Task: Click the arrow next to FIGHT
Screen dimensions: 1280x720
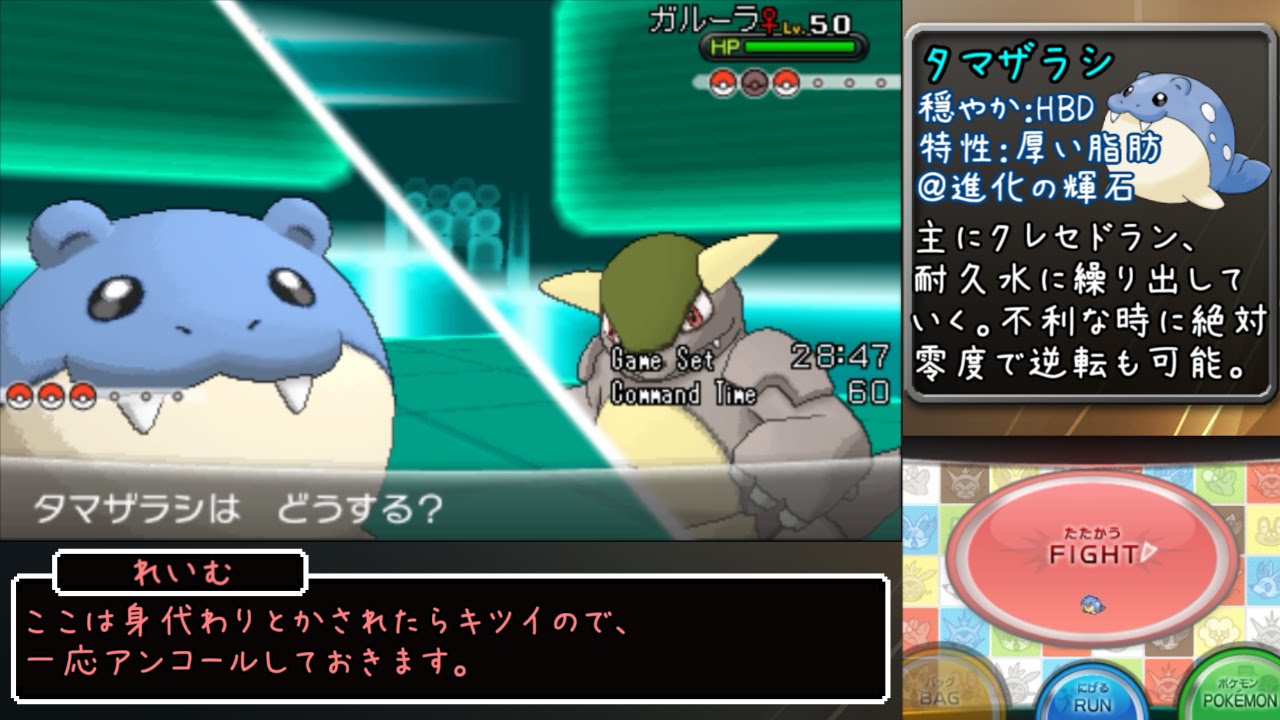Action: pyautogui.click(x=1147, y=549)
